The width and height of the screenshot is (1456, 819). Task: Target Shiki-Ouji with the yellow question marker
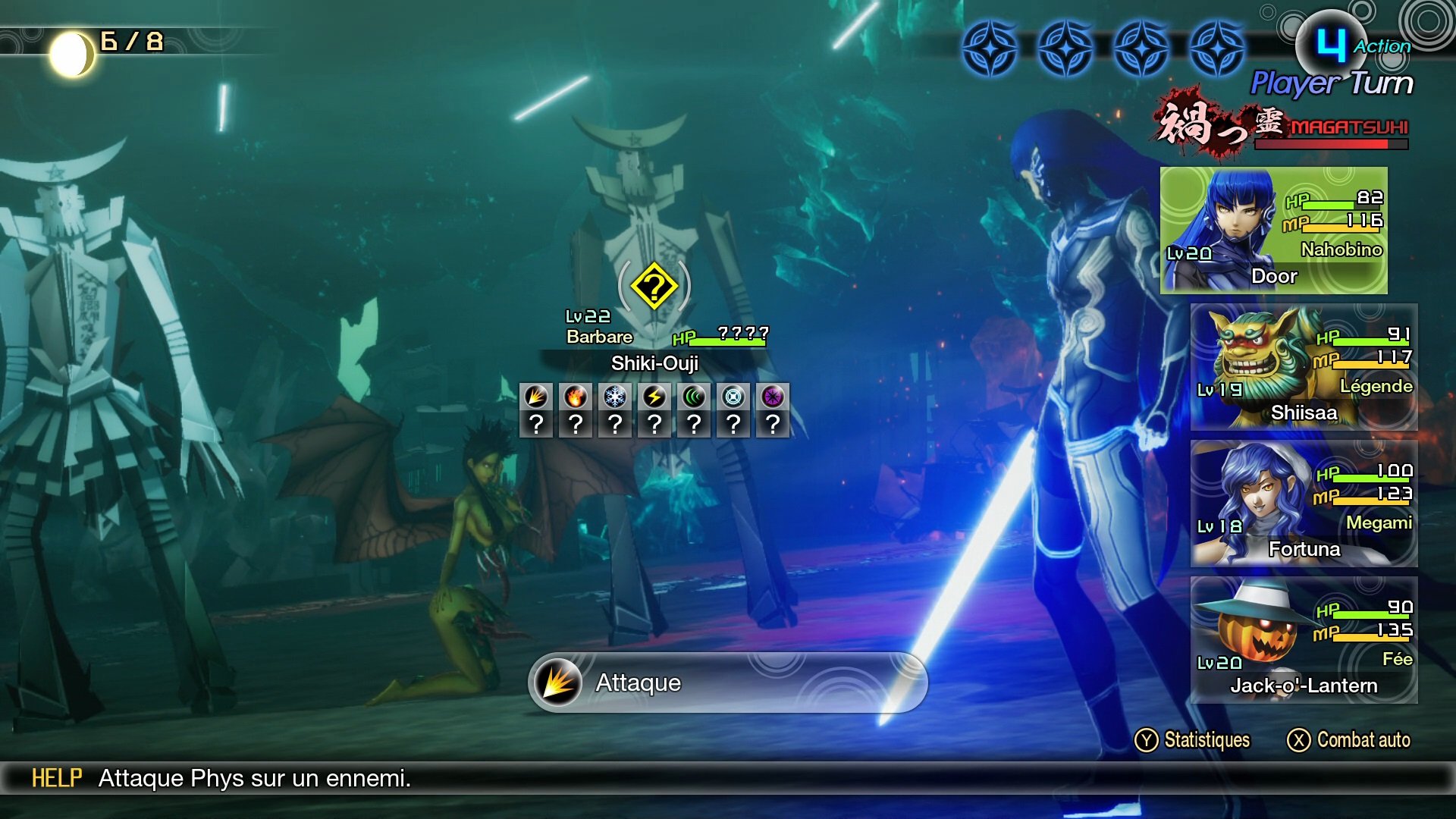click(x=654, y=287)
